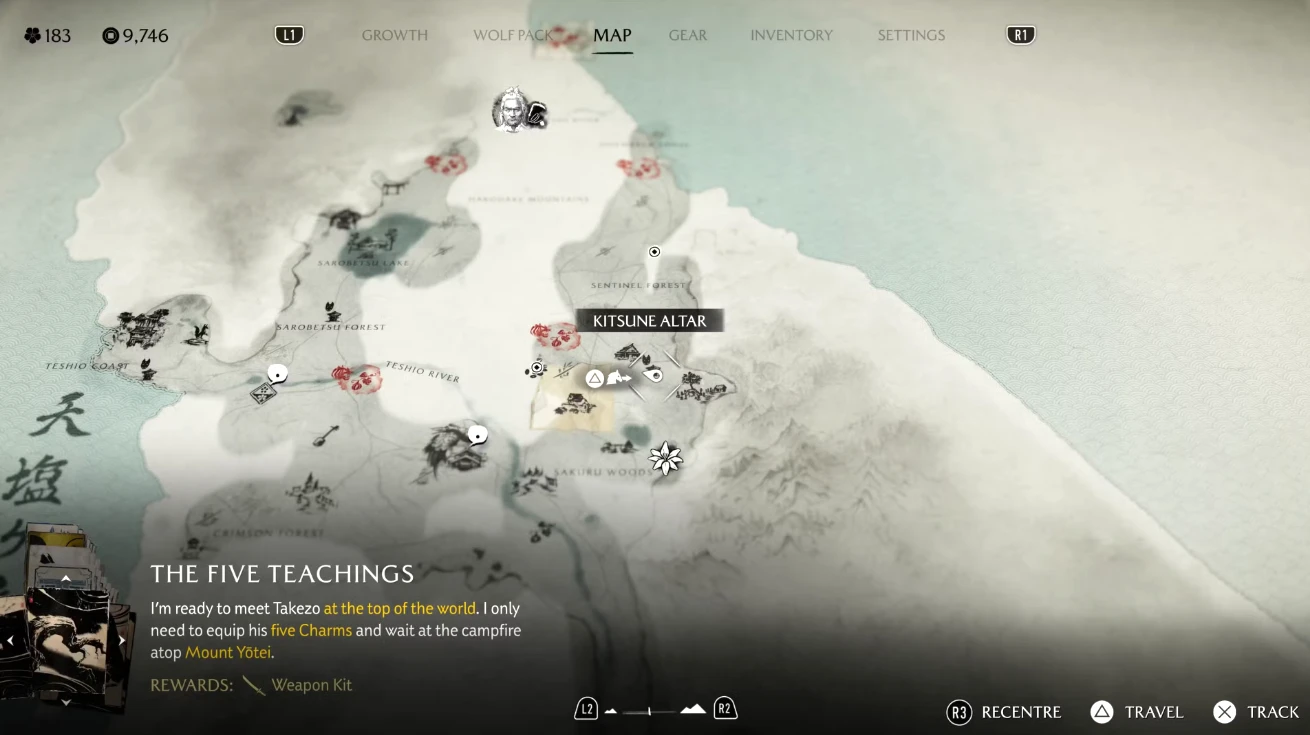Select the Kitsune Altar marker label
The image size is (1310, 735).
649,321
